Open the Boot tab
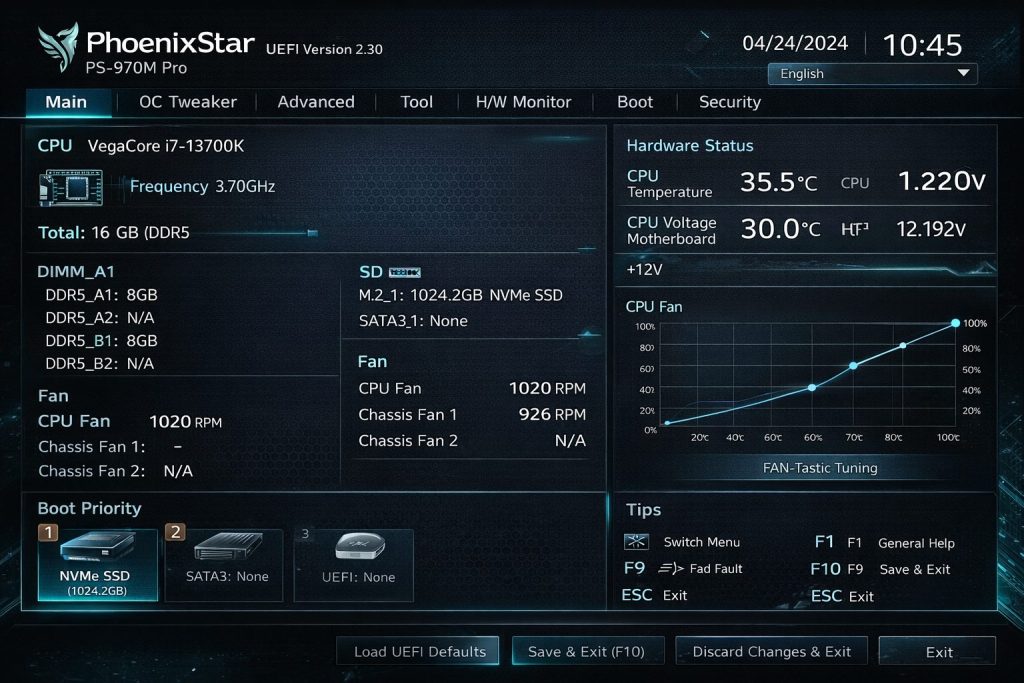 coord(635,102)
